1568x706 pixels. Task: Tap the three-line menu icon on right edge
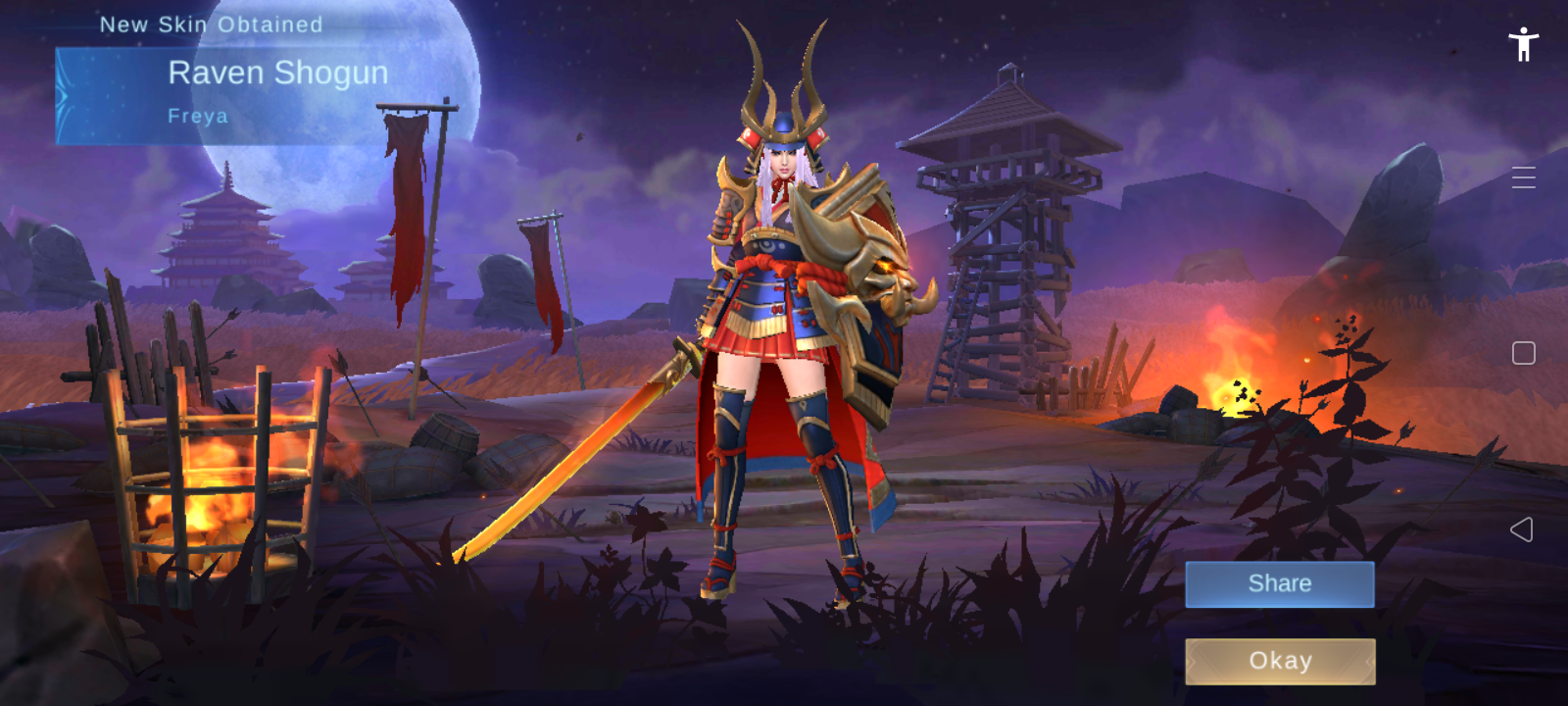tap(1523, 177)
